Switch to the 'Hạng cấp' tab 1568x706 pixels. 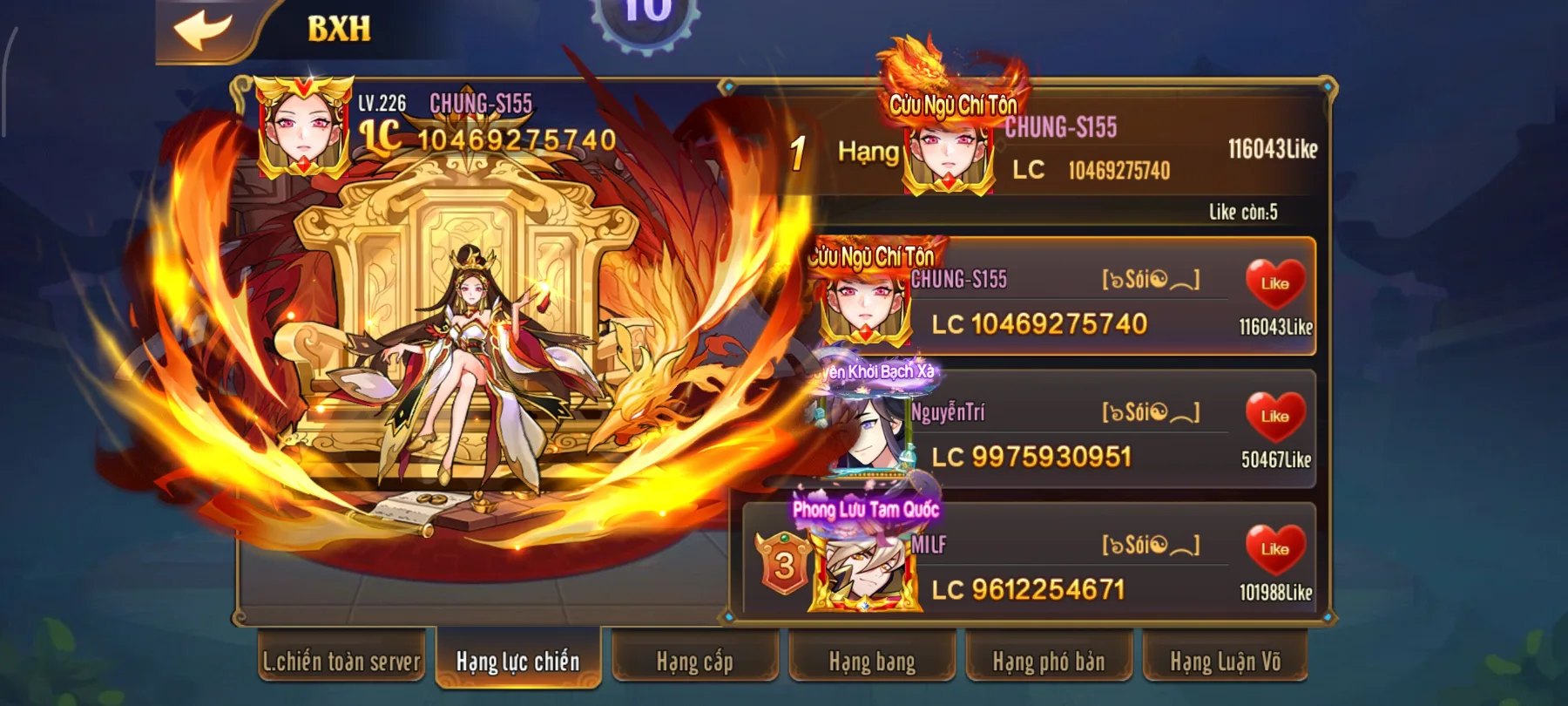(x=693, y=662)
